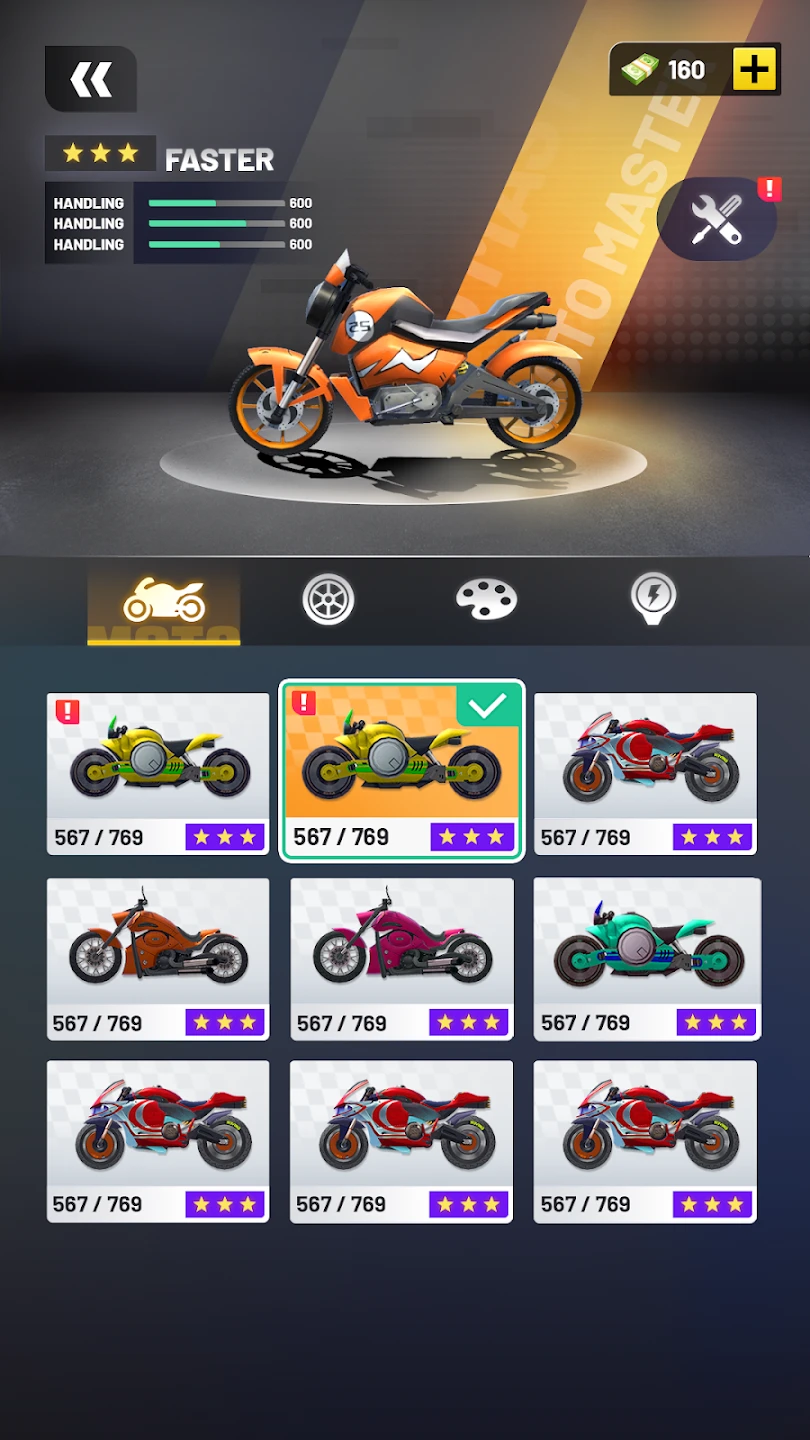Open the lightning bolt boost tab
This screenshot has height=1440, width=810.
point(653,598)
